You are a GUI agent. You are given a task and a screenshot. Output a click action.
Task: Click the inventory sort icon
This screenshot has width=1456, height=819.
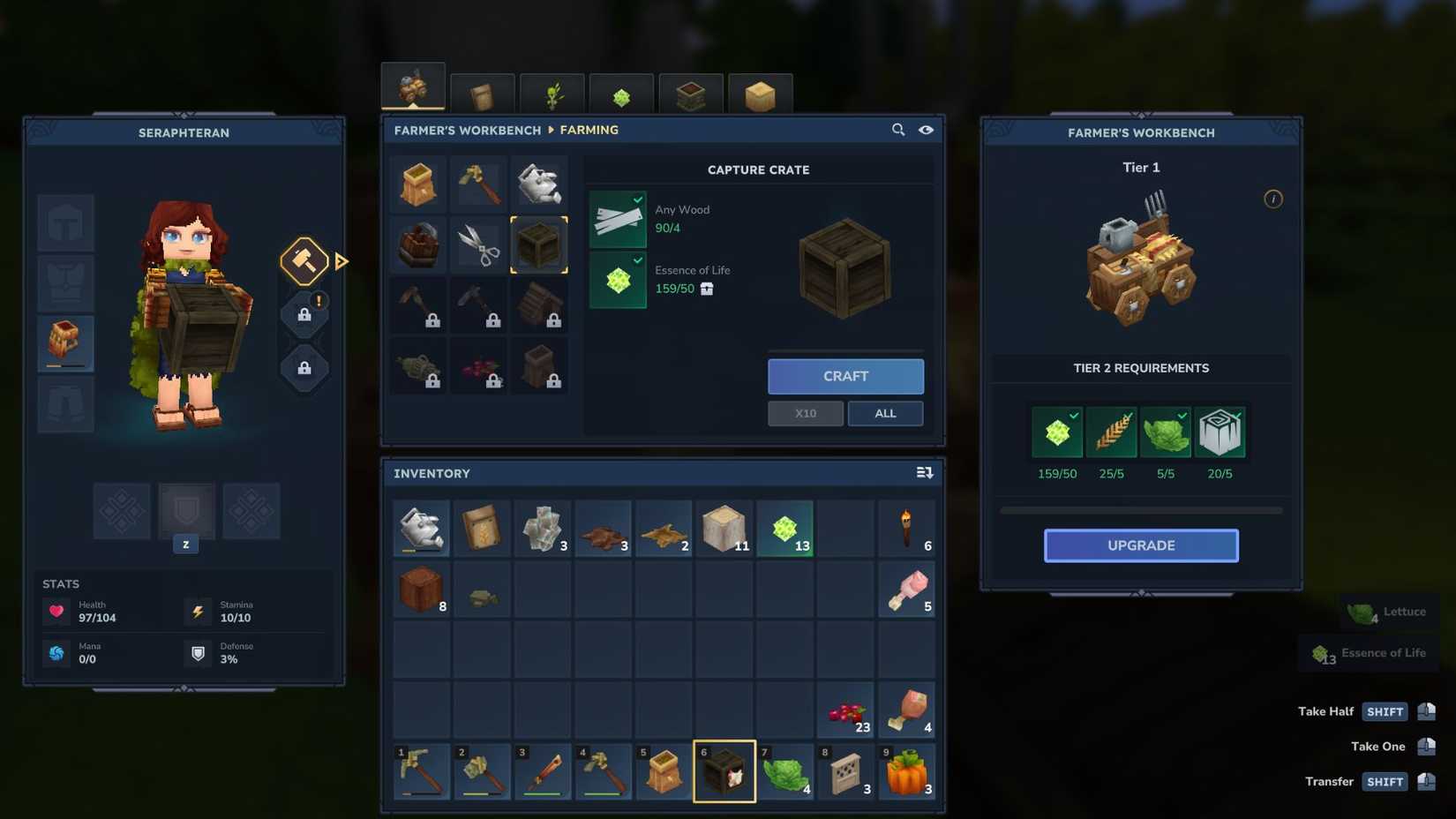[923, 472]
